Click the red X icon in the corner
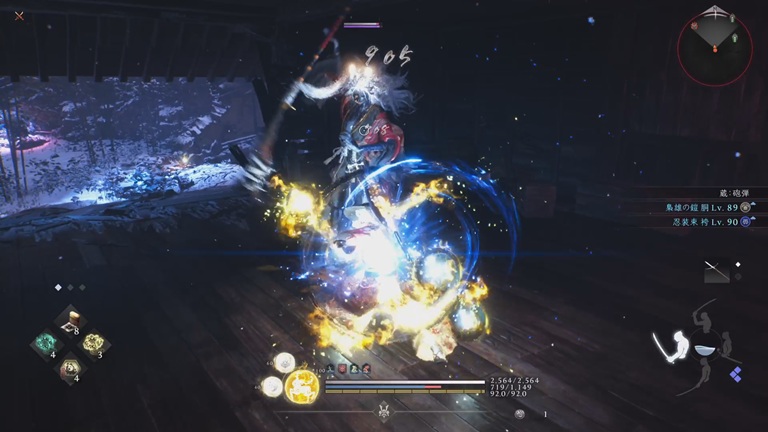Viewport: 768px width, 432px height. pyautogui.click(x=19, y=15)
